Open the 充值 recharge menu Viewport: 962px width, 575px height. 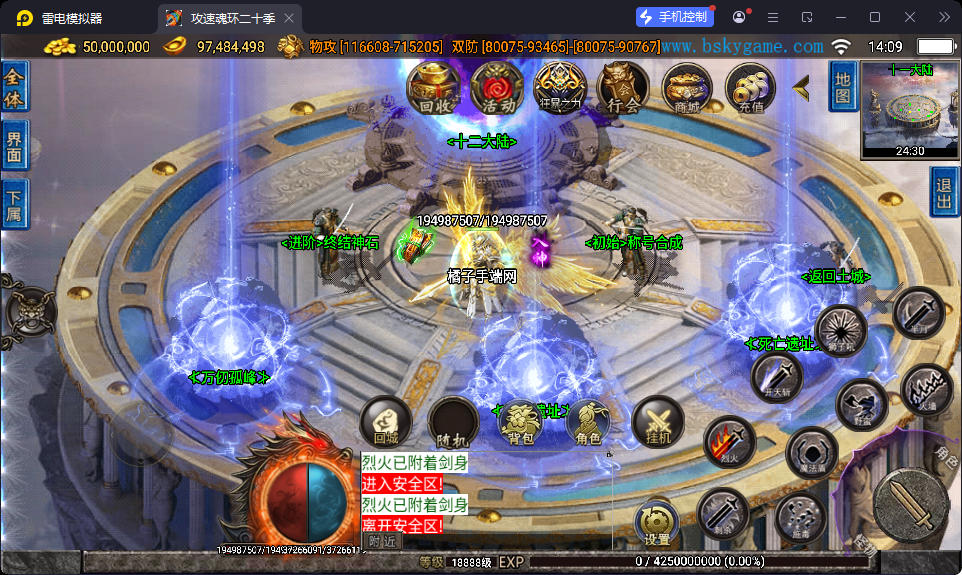coord(750,88)
